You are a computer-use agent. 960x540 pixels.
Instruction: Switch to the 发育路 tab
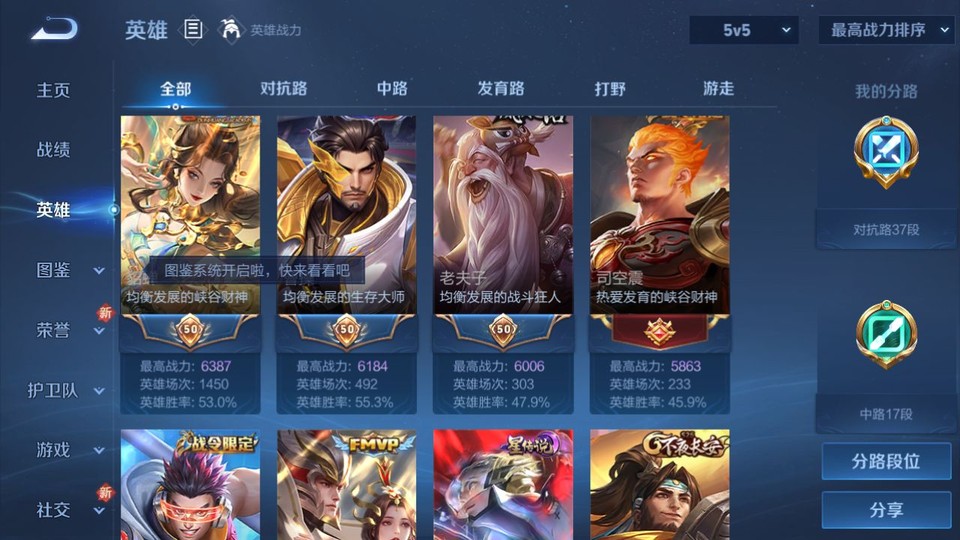[x=501, y=88]
